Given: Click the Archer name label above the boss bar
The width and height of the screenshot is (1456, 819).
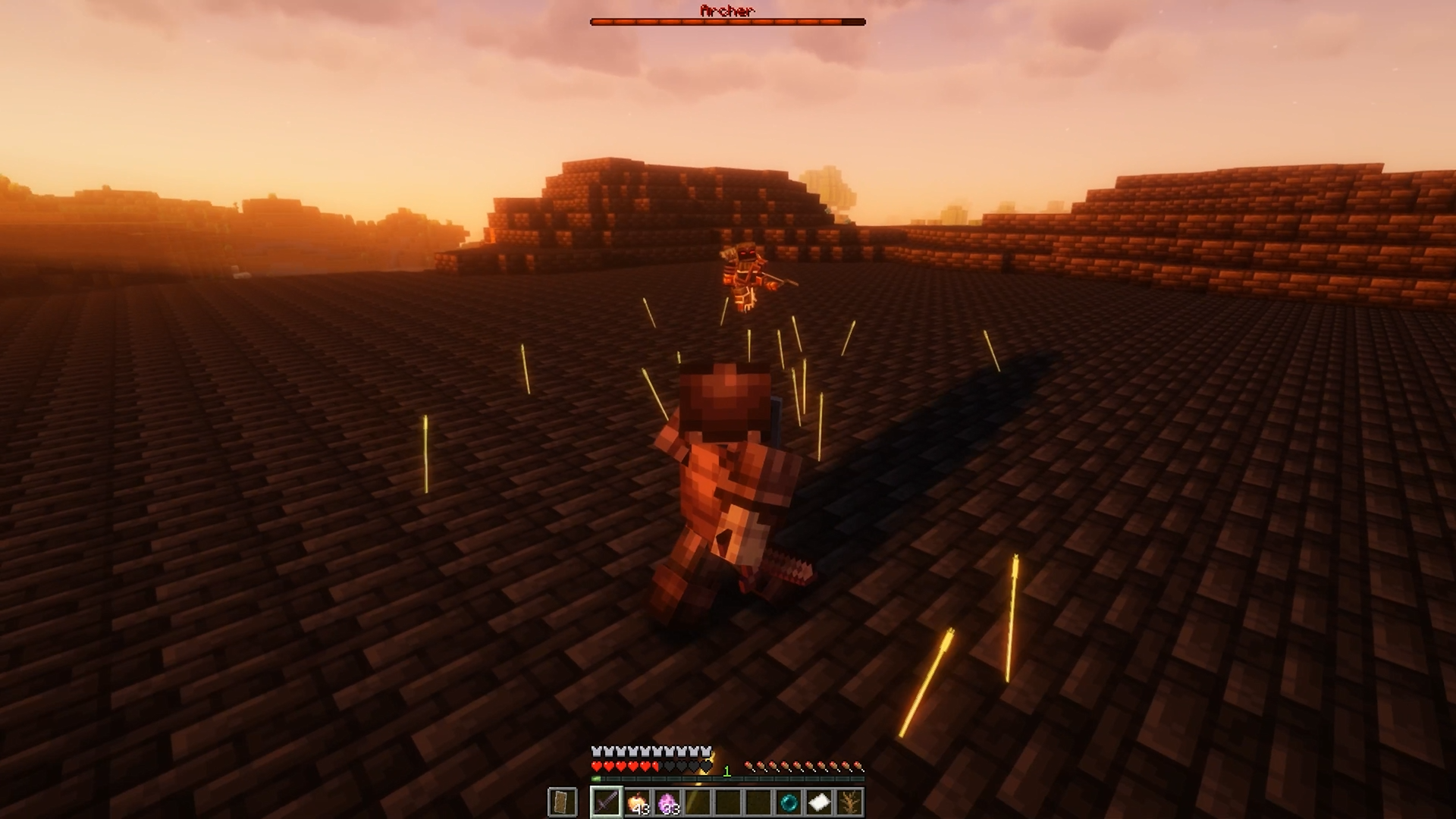Looking at the screenshot, I should pyautogui.click(x=728, y=11).
